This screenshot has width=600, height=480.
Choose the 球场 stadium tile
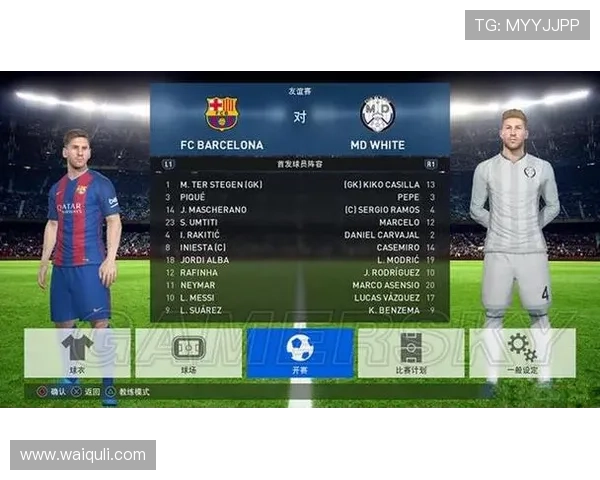[x=188, y=353]
